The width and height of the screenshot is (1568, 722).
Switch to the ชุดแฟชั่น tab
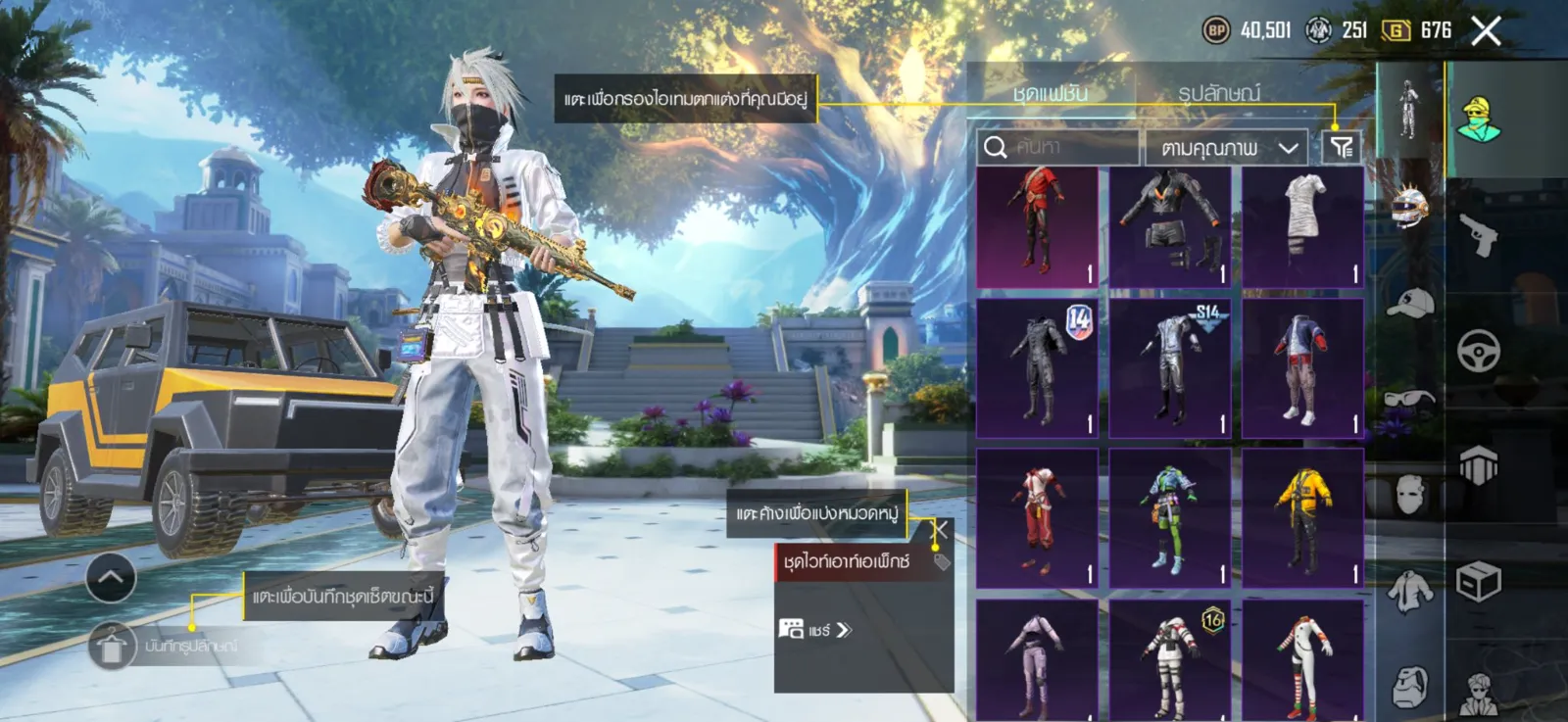click(x=1050, y=93)
